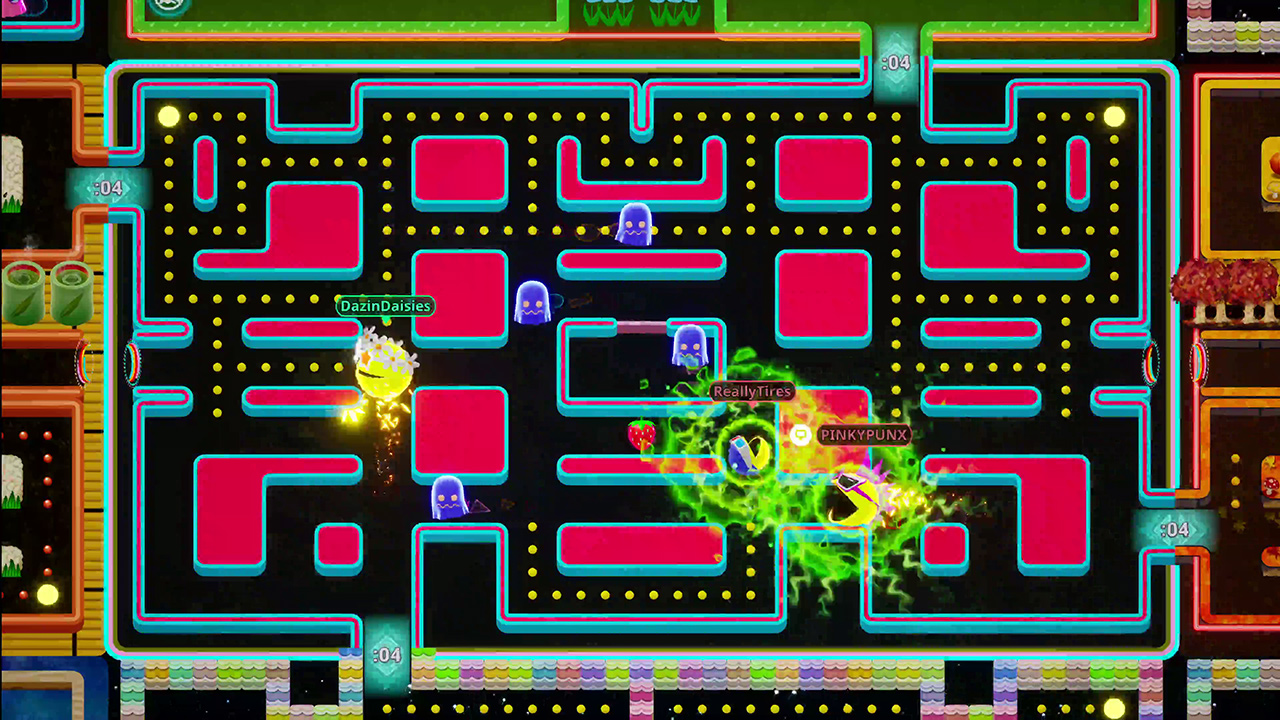The height and width of the screenshot is (720, 1280).
Task: Expand the :04 timer badge at the top
Action: (x=897, y=62)
